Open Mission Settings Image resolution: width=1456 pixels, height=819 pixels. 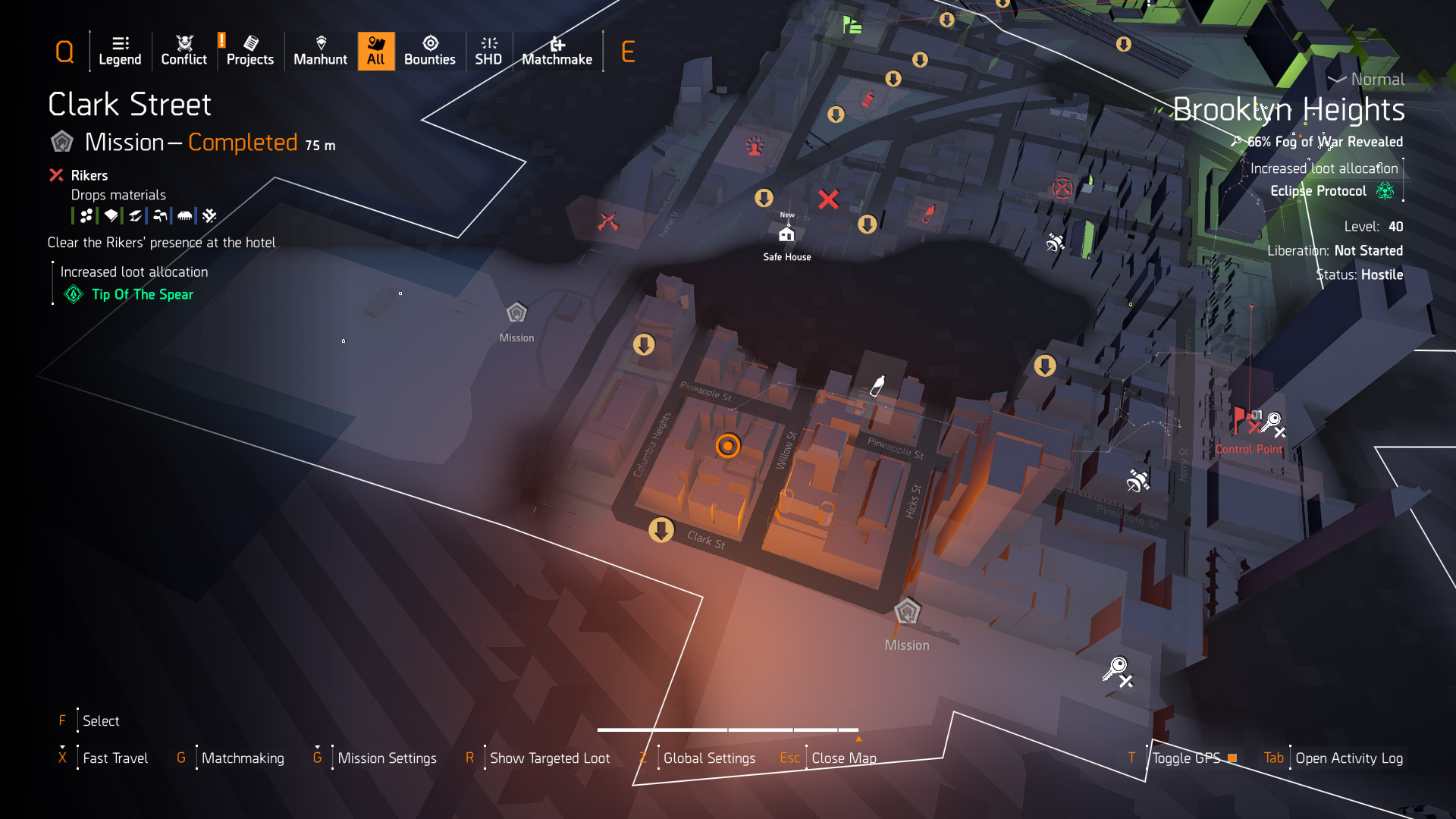387,758
